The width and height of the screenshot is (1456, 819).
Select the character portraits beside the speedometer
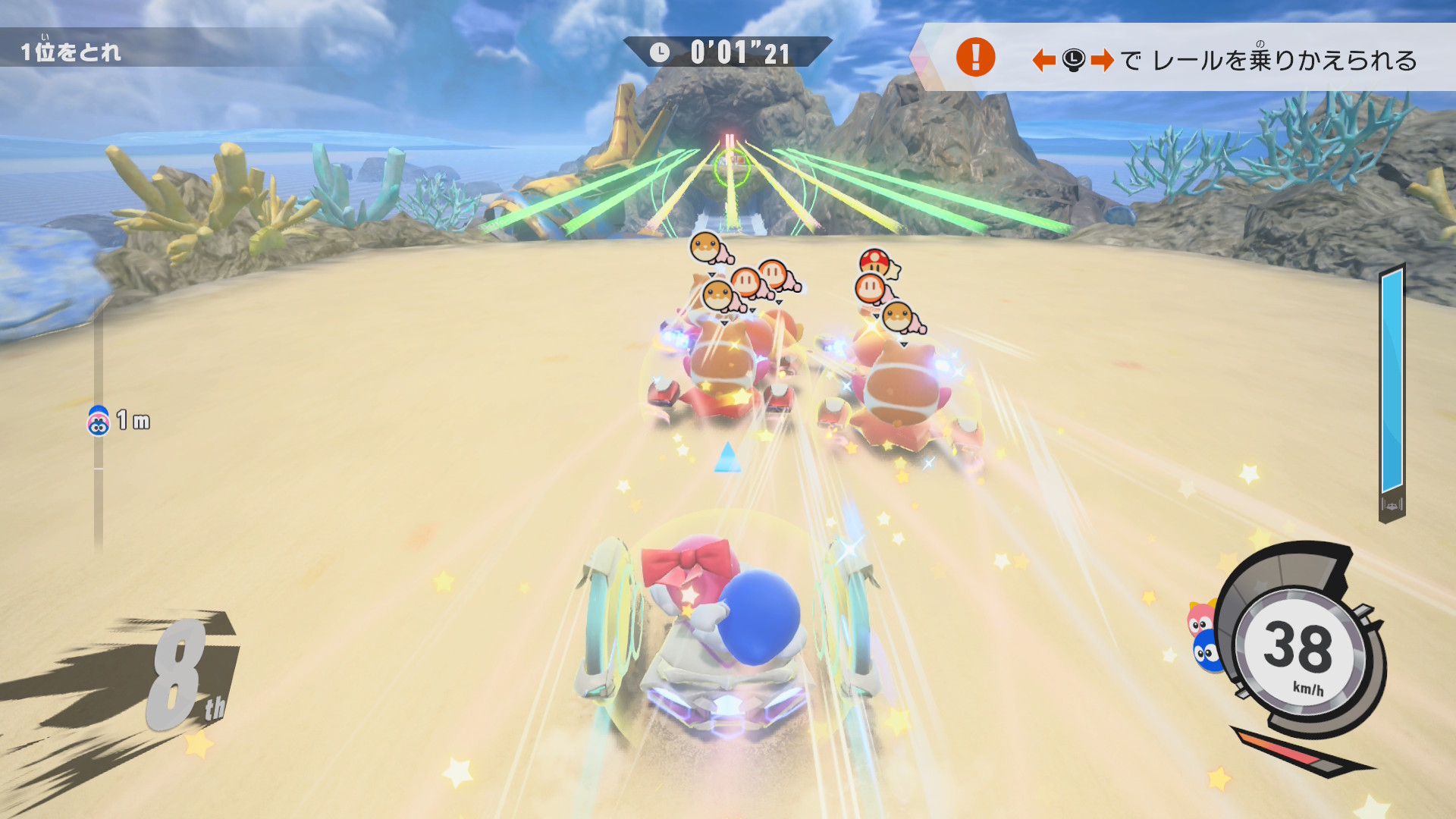coord(1204,635)
